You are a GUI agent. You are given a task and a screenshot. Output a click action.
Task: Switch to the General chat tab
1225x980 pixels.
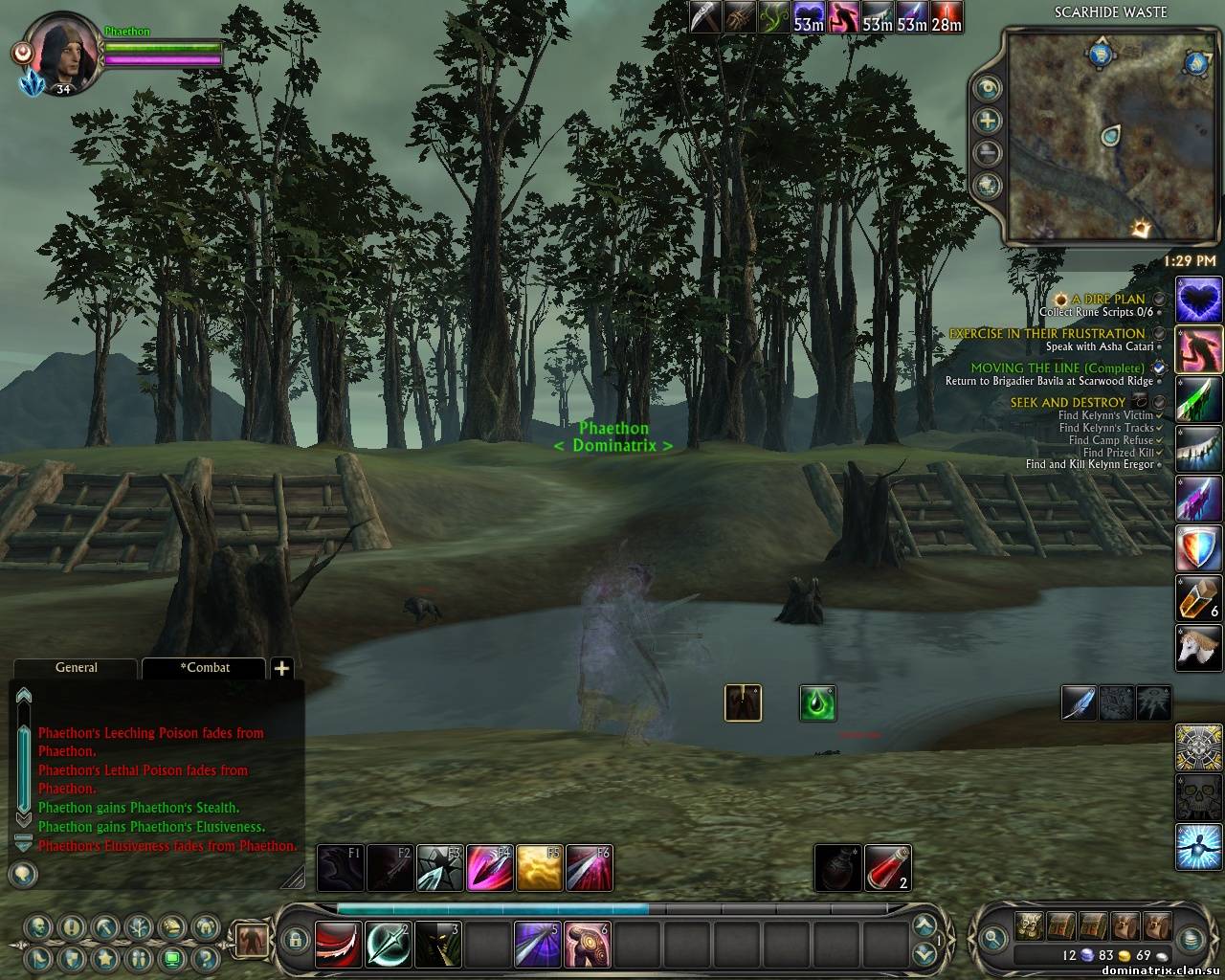(77, 668)
